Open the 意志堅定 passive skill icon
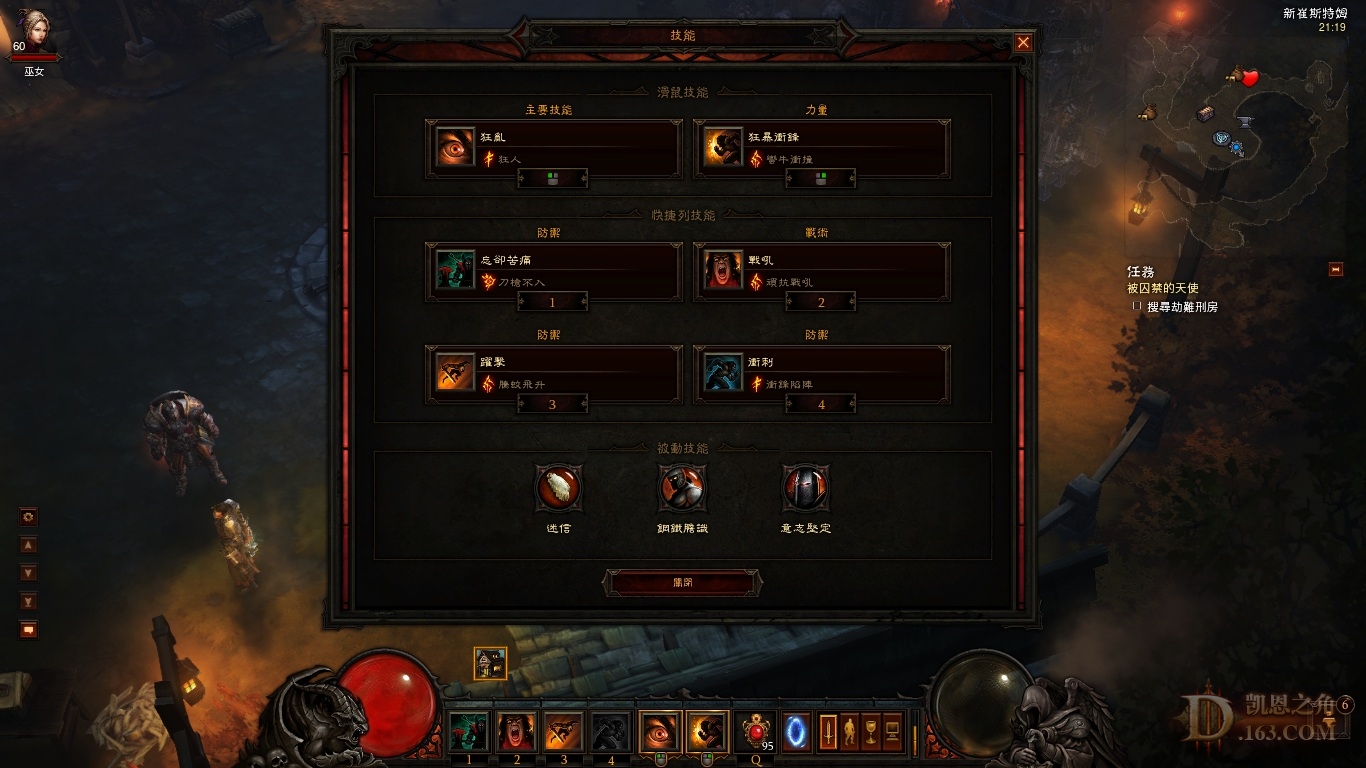 coord(805,488)
